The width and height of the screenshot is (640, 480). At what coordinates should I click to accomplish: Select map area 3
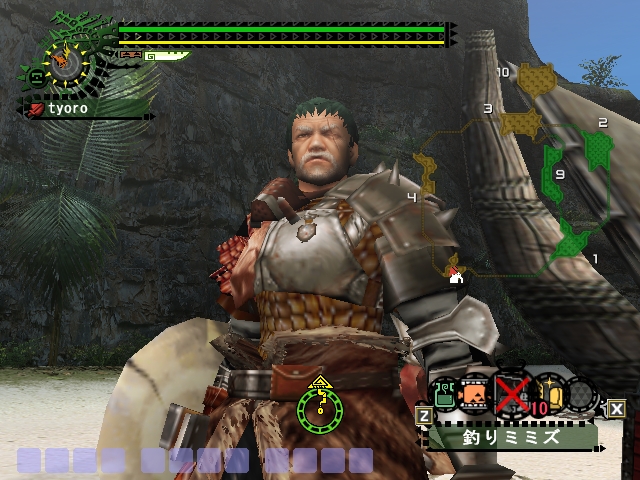click(519, 121)
